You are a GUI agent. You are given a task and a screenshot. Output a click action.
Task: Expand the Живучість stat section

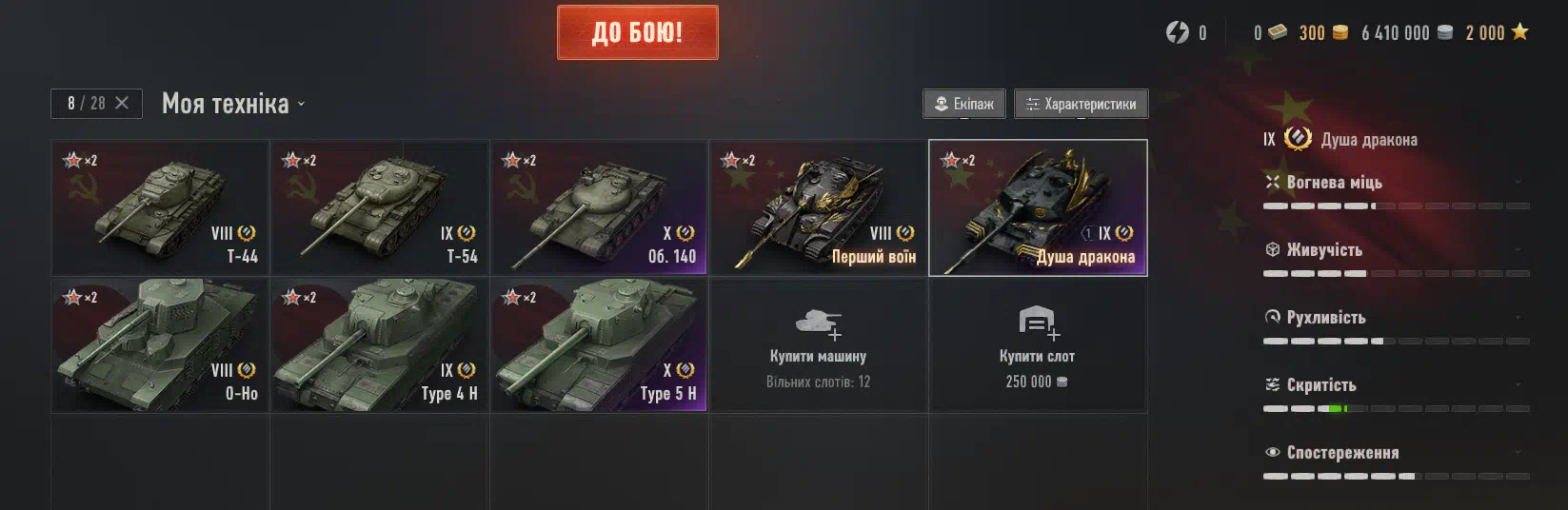pyautogui.click(x=1518, y=249)
